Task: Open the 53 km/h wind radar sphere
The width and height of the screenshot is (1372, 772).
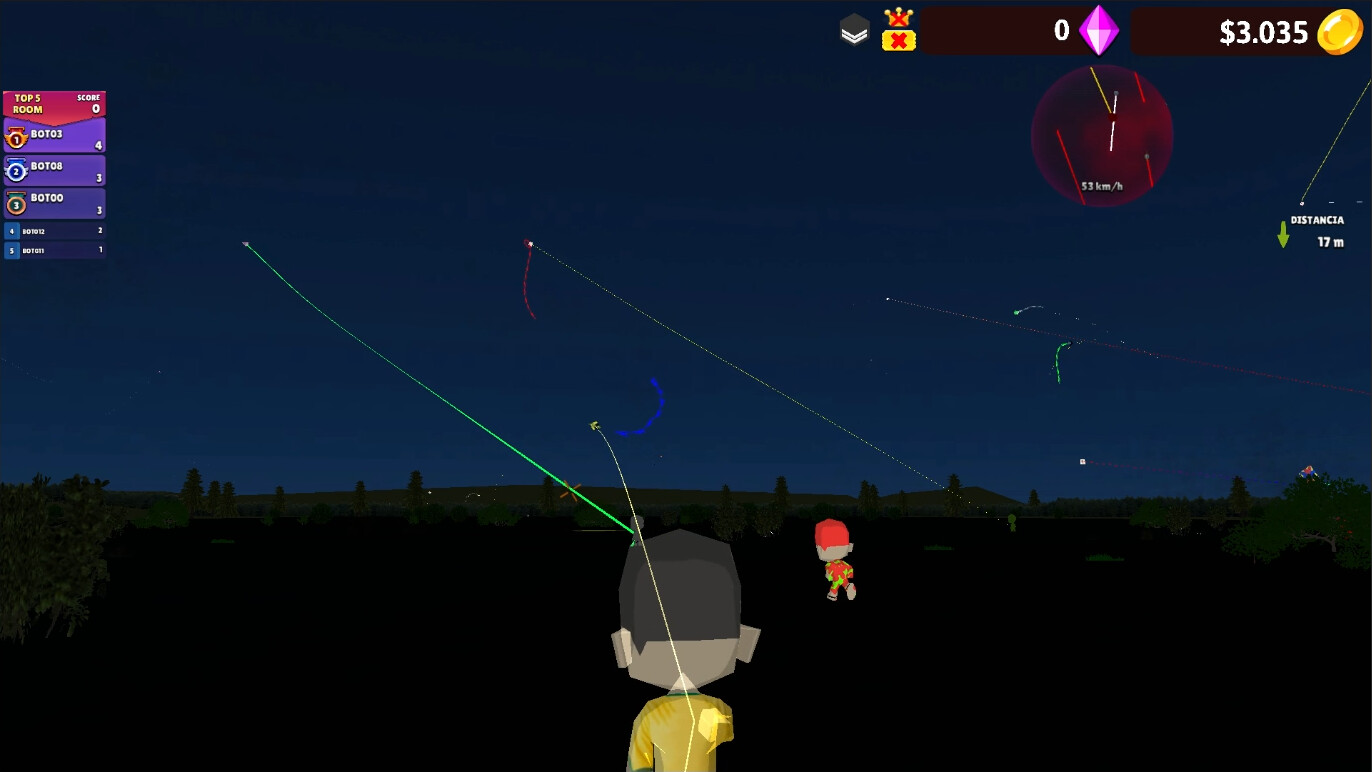Action: (x=1102, y=135)
